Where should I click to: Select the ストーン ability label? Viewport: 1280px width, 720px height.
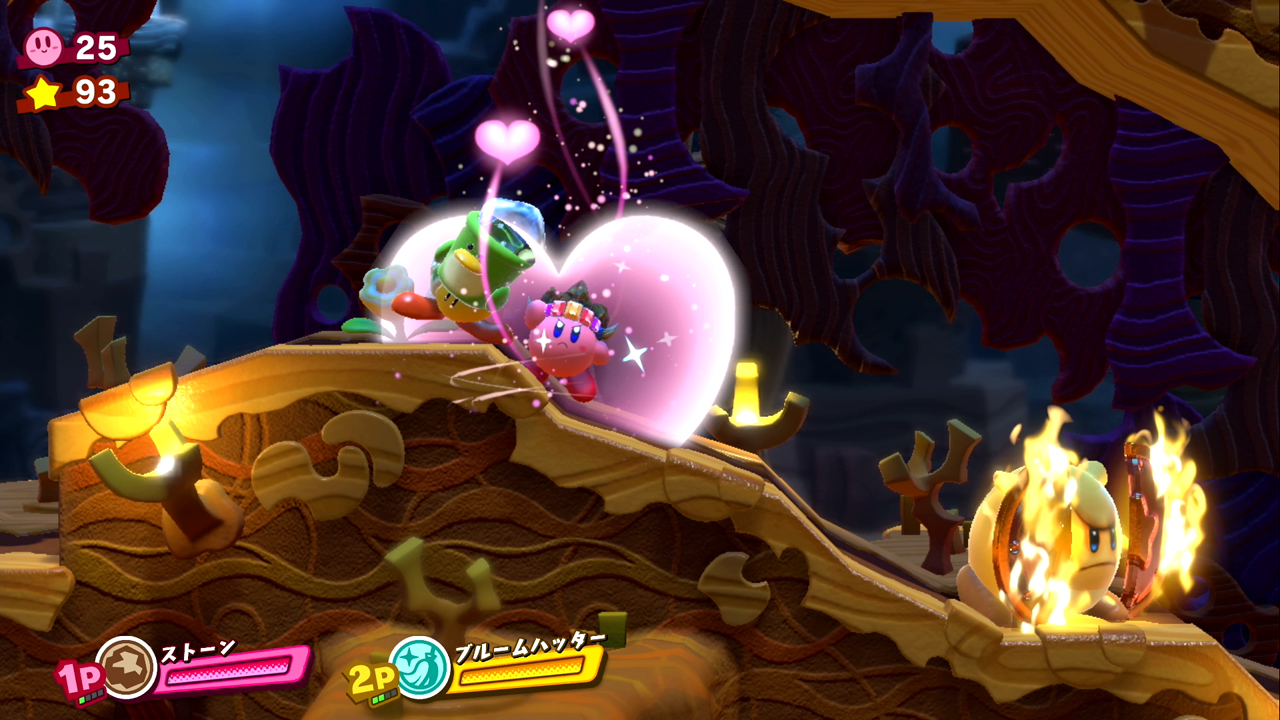pyautogui.click(x=200, y=648)
